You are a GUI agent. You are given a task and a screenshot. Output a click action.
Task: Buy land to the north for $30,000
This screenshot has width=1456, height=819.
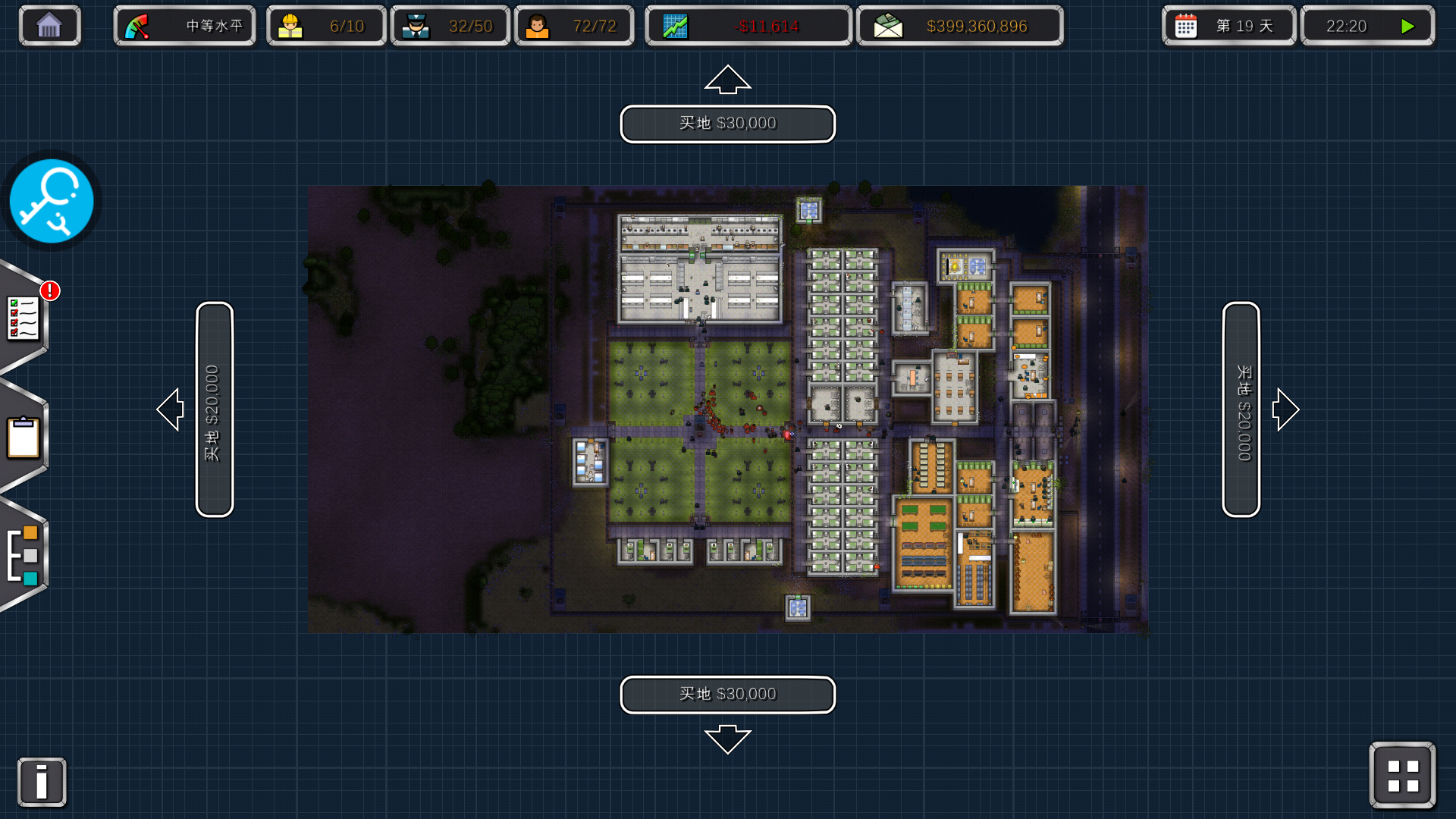coord(727,124)
